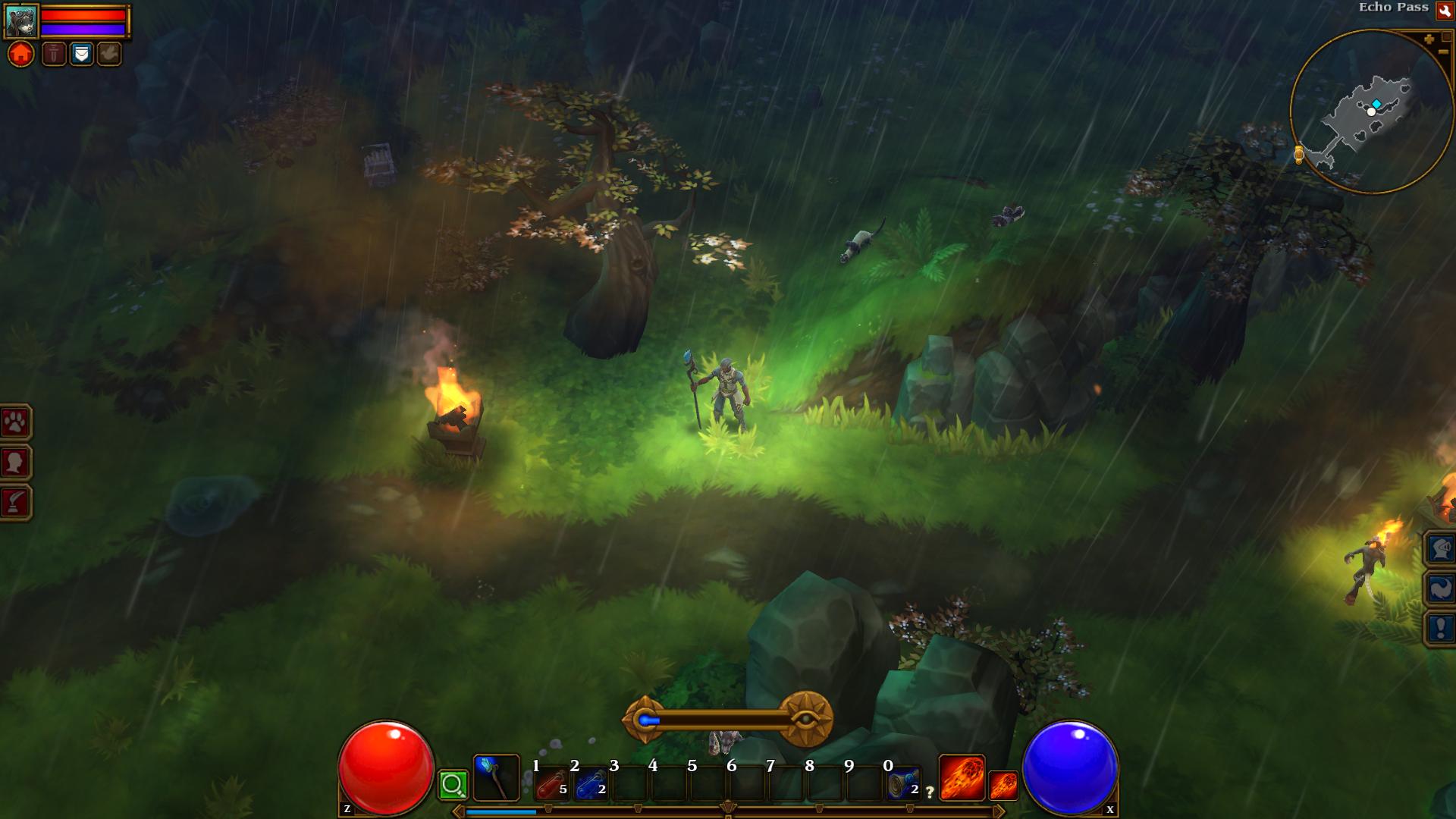Open the wrench settings menu
The width and height of the screenshot is (1456, 819).
coord(1444,10)
